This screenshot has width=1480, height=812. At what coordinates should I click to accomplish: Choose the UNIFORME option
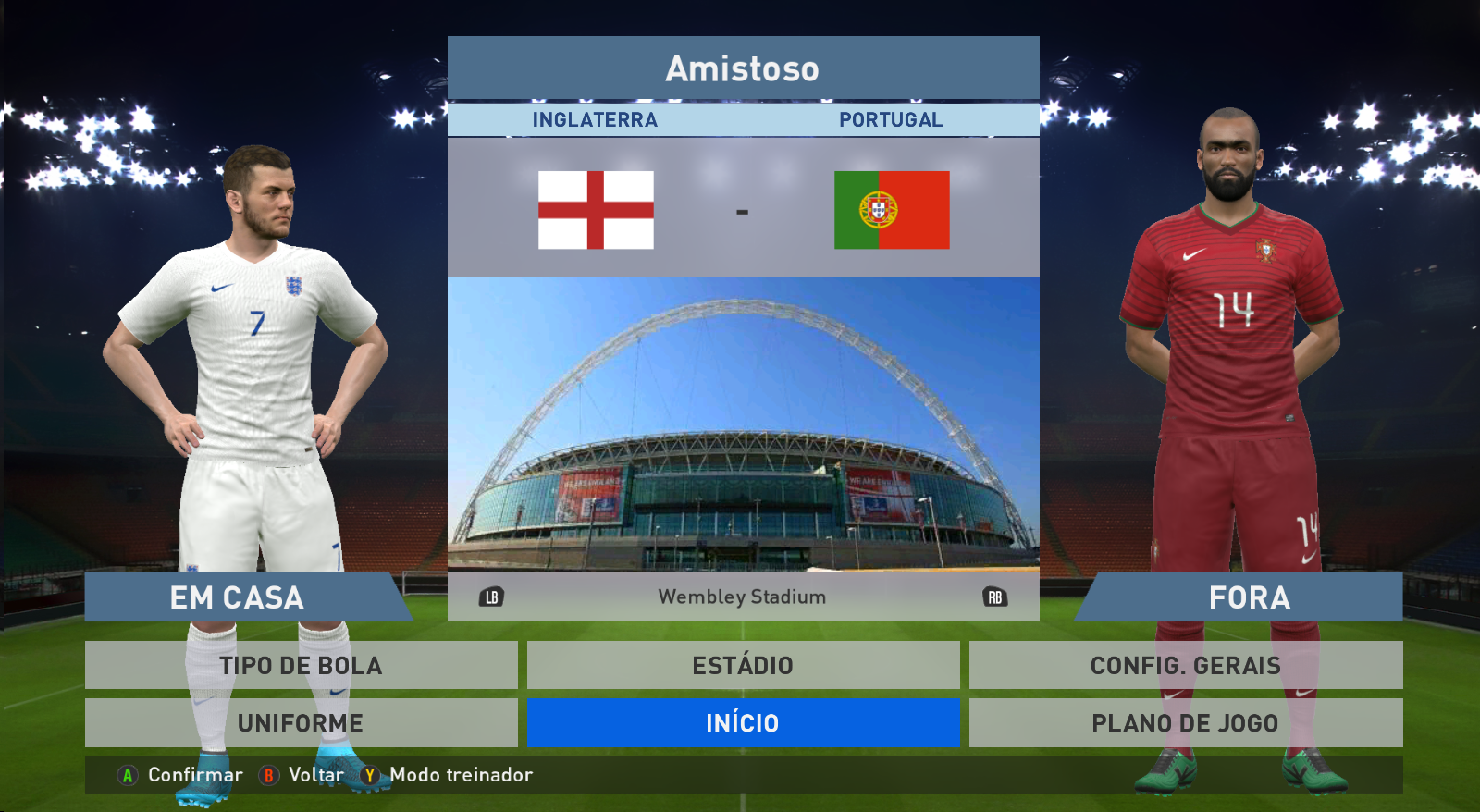301,722
